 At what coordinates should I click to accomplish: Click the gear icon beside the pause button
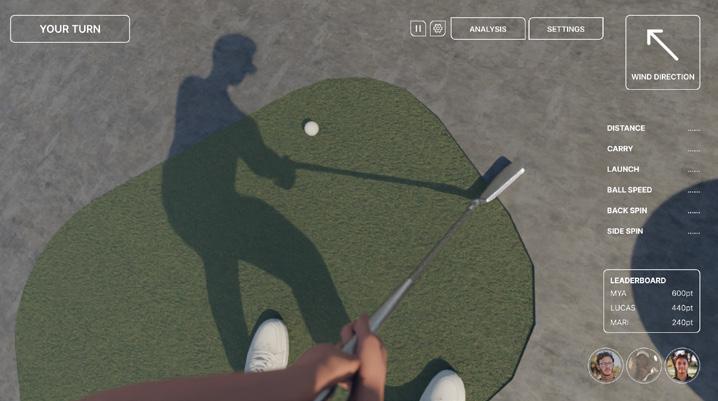click(x=438, y=29)
